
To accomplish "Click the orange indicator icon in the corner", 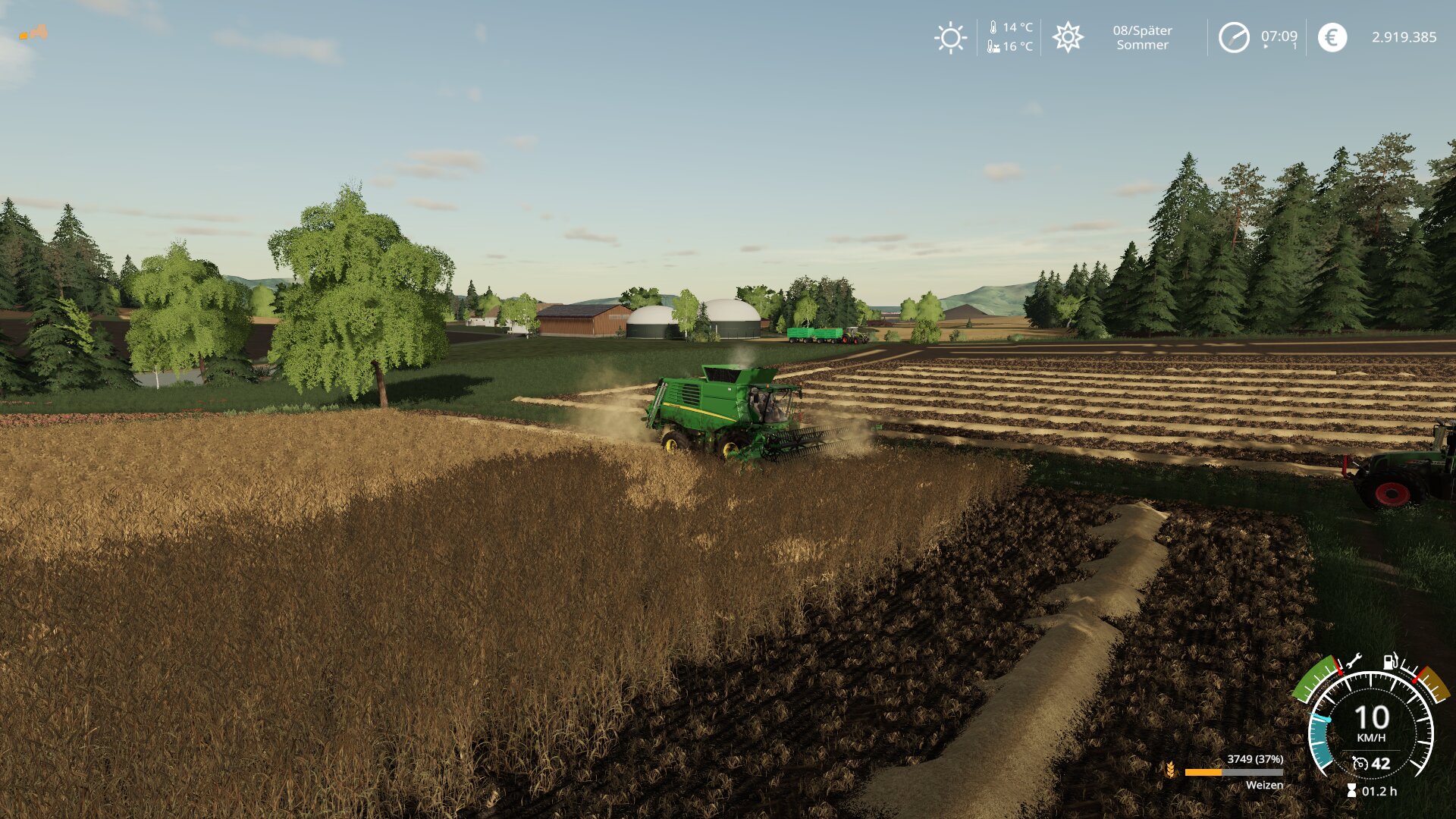I will pos(34,33).
